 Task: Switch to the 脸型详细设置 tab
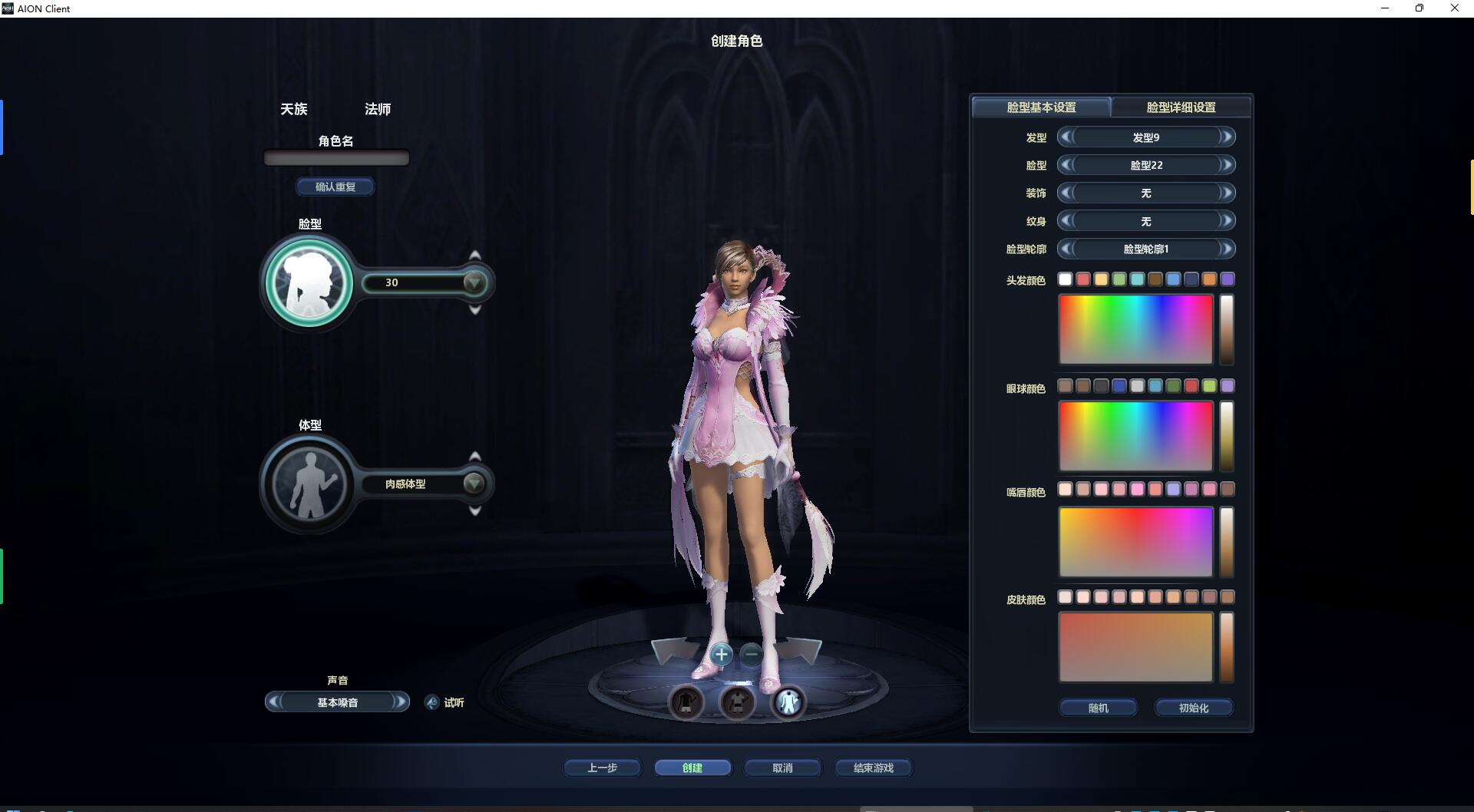click(x=1181, y=107)
